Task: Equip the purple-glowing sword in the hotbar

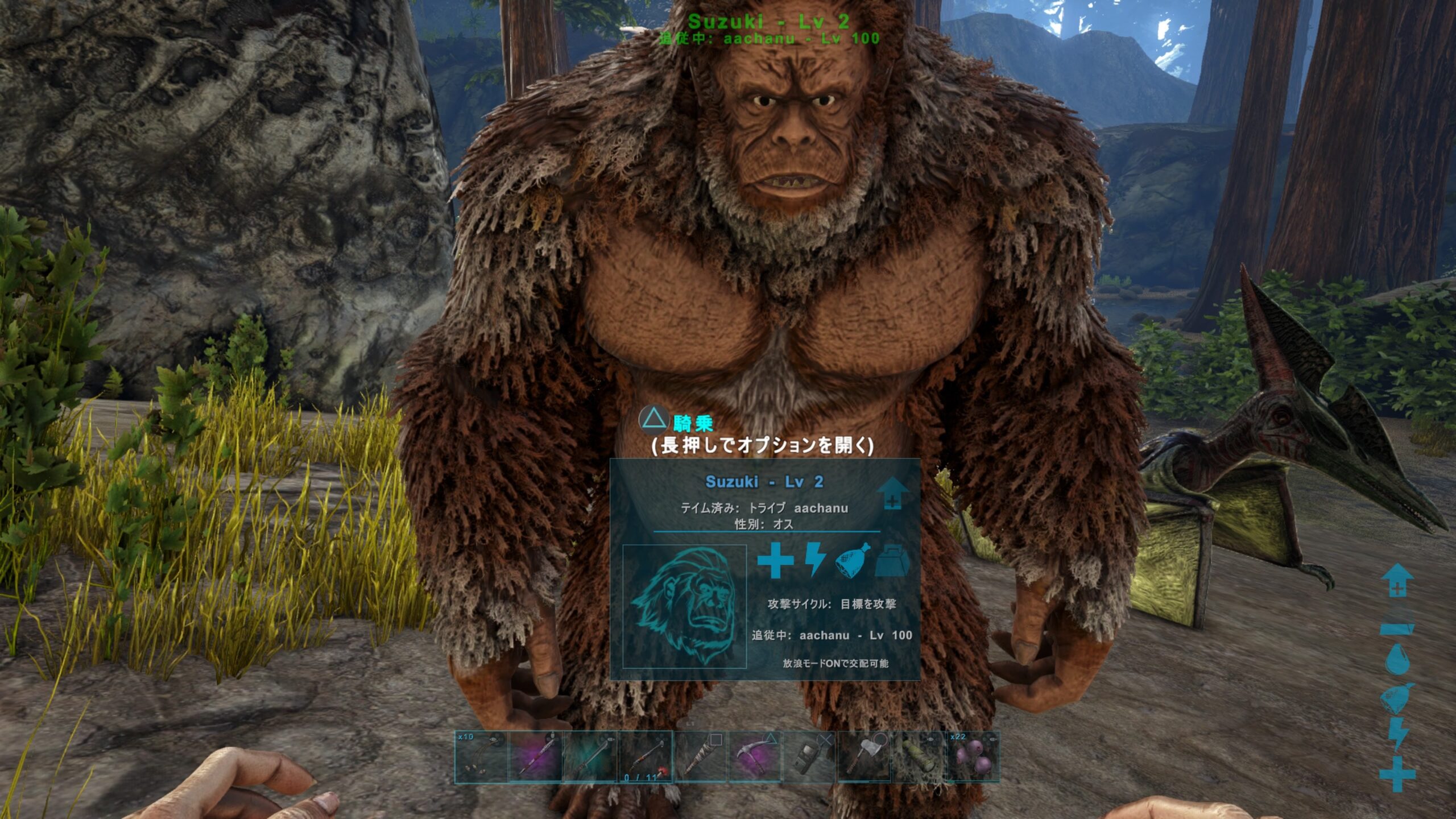Action: 536,757
